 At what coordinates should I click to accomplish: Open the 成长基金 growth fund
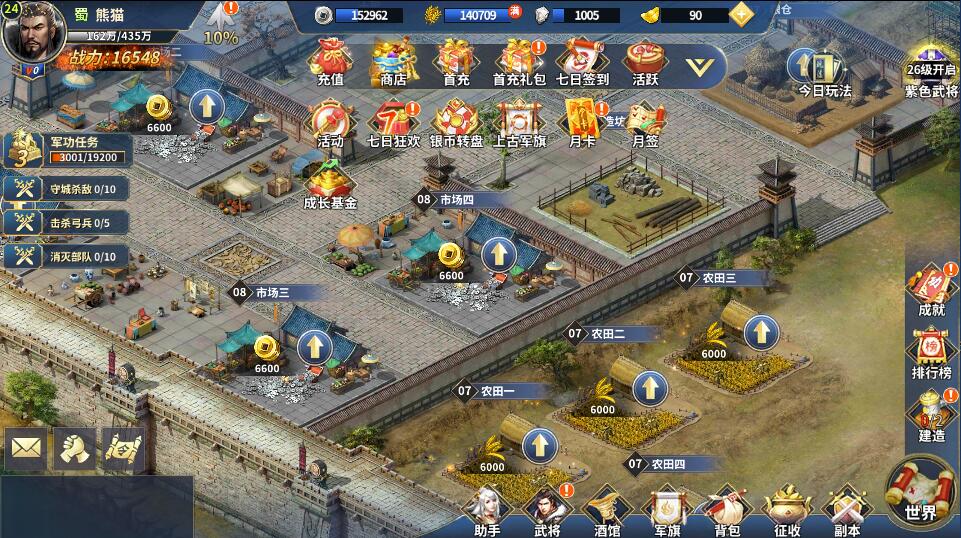point(330,185)
